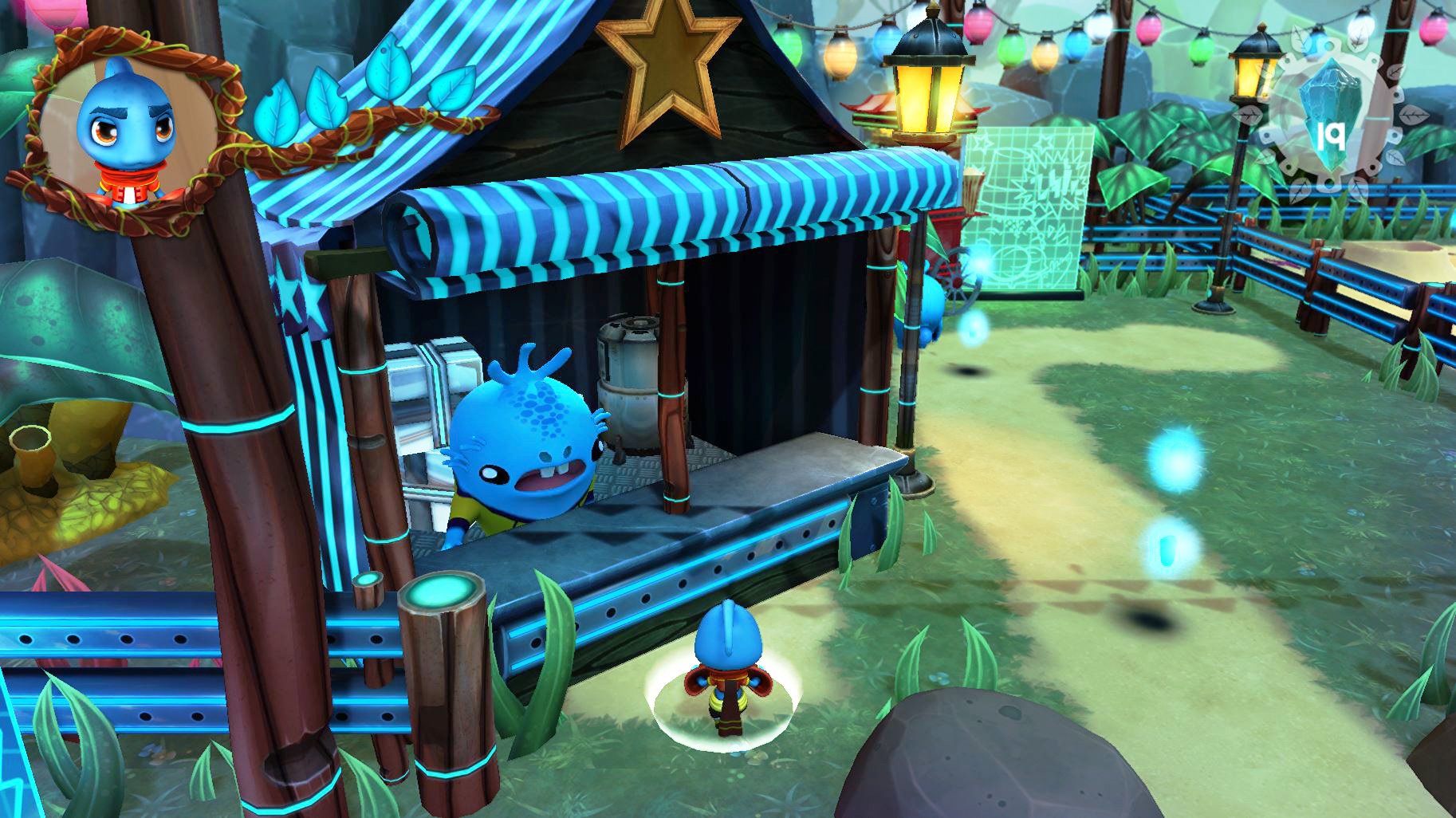Select the pink lantern on the garland
Screen dimensions: 1456x818
(x=978, y=24)
